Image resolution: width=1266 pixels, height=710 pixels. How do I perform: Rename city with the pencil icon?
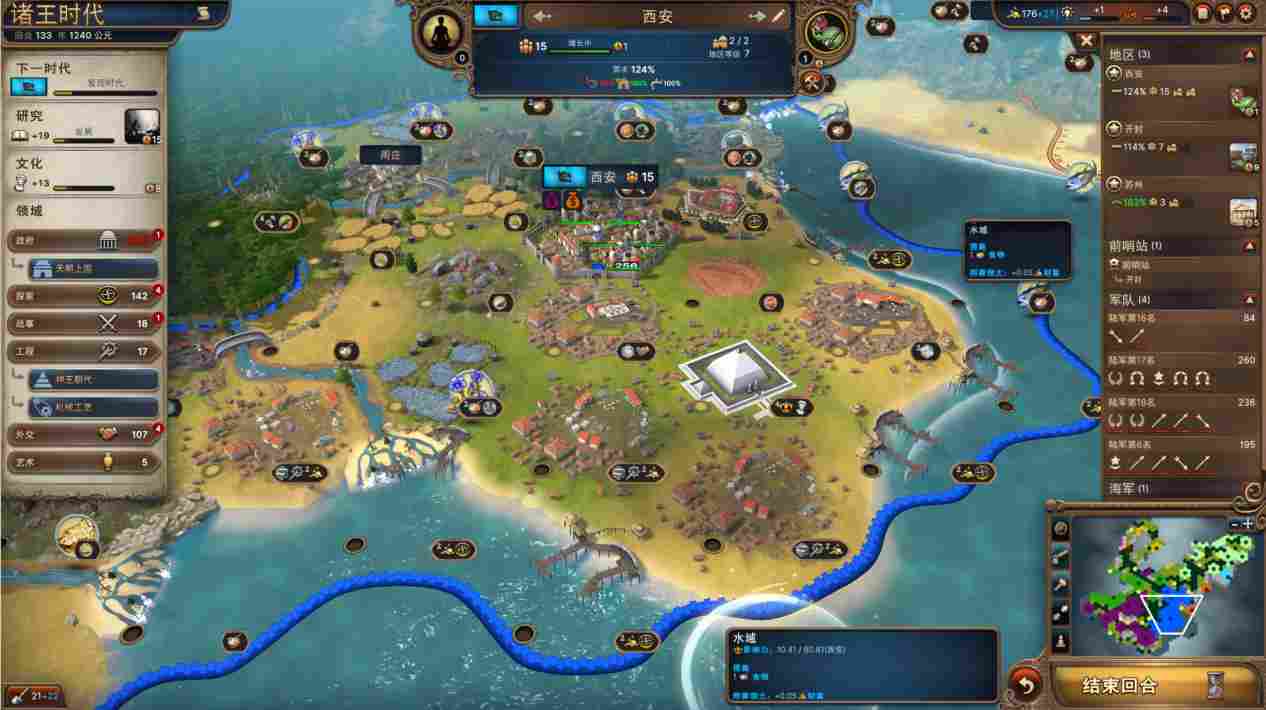[778, 16]
